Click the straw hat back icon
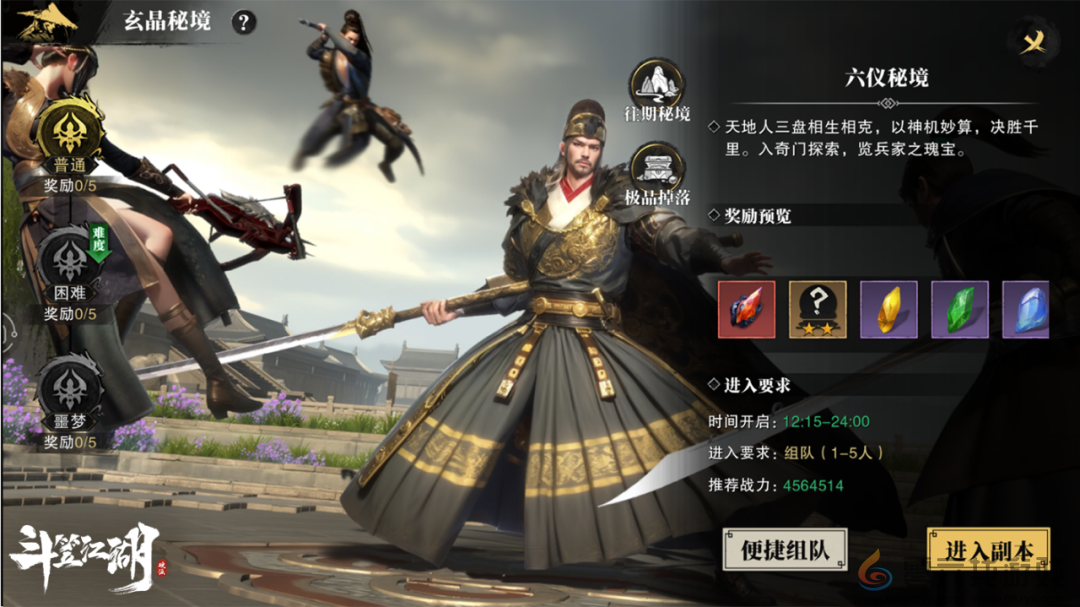The image size is (1080, 607). pos(47,22)
